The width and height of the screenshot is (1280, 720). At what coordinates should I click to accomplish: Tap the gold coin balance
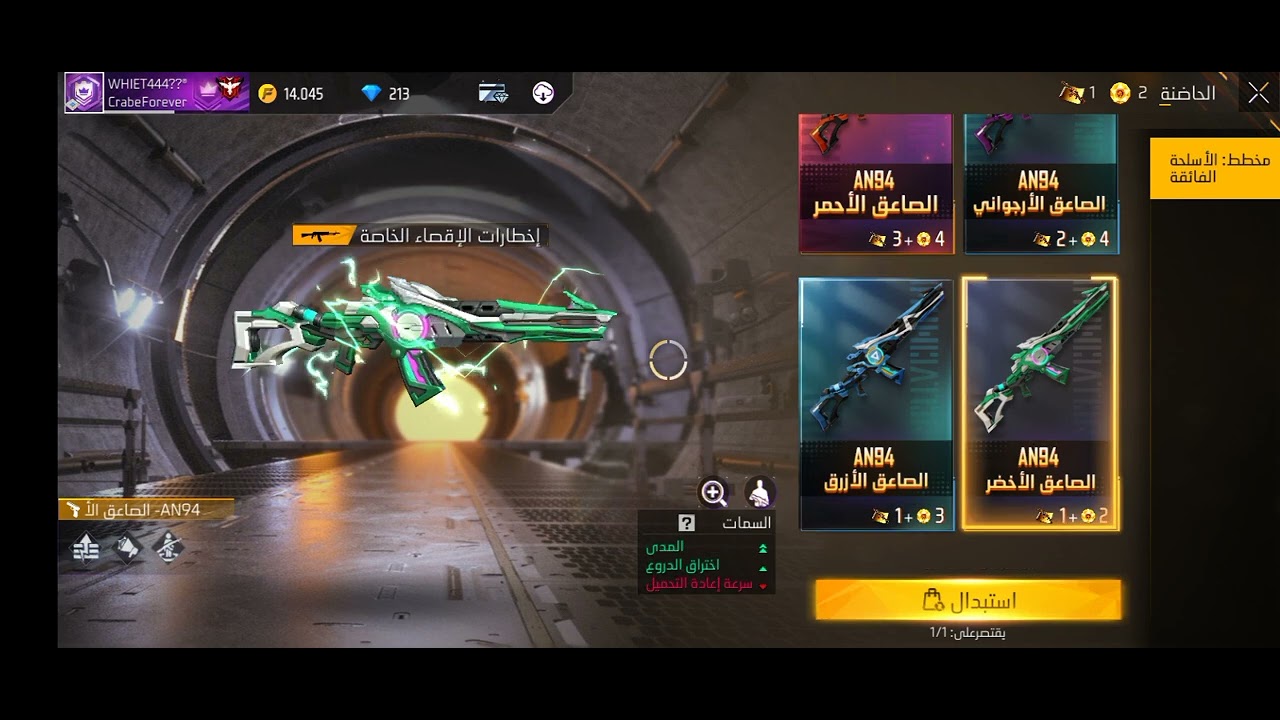pyautogui.click(x=291, y=94)
